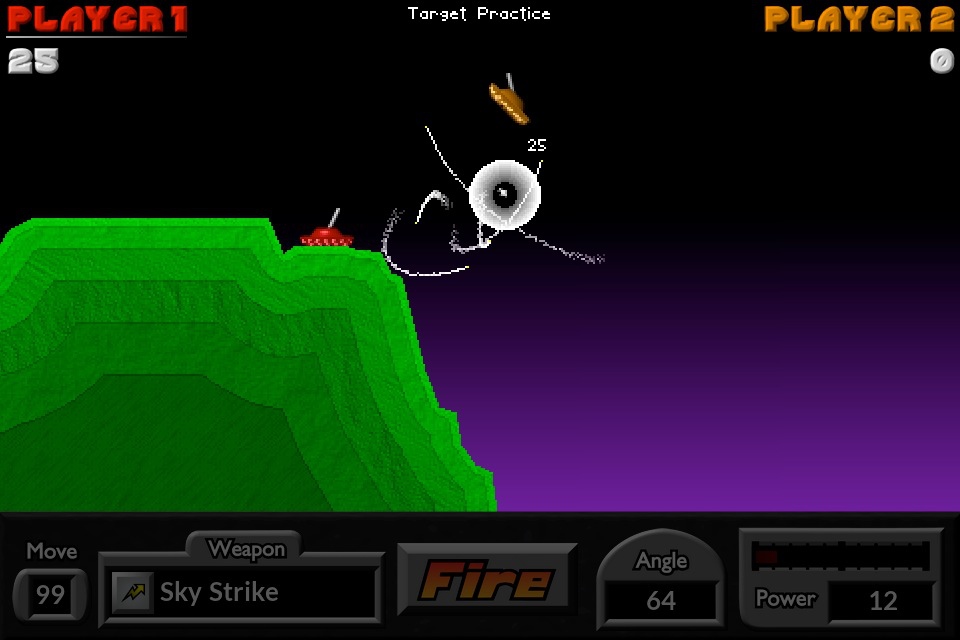960x640 pixels.
Task: Fire the selected weapon
Action: 486,580
